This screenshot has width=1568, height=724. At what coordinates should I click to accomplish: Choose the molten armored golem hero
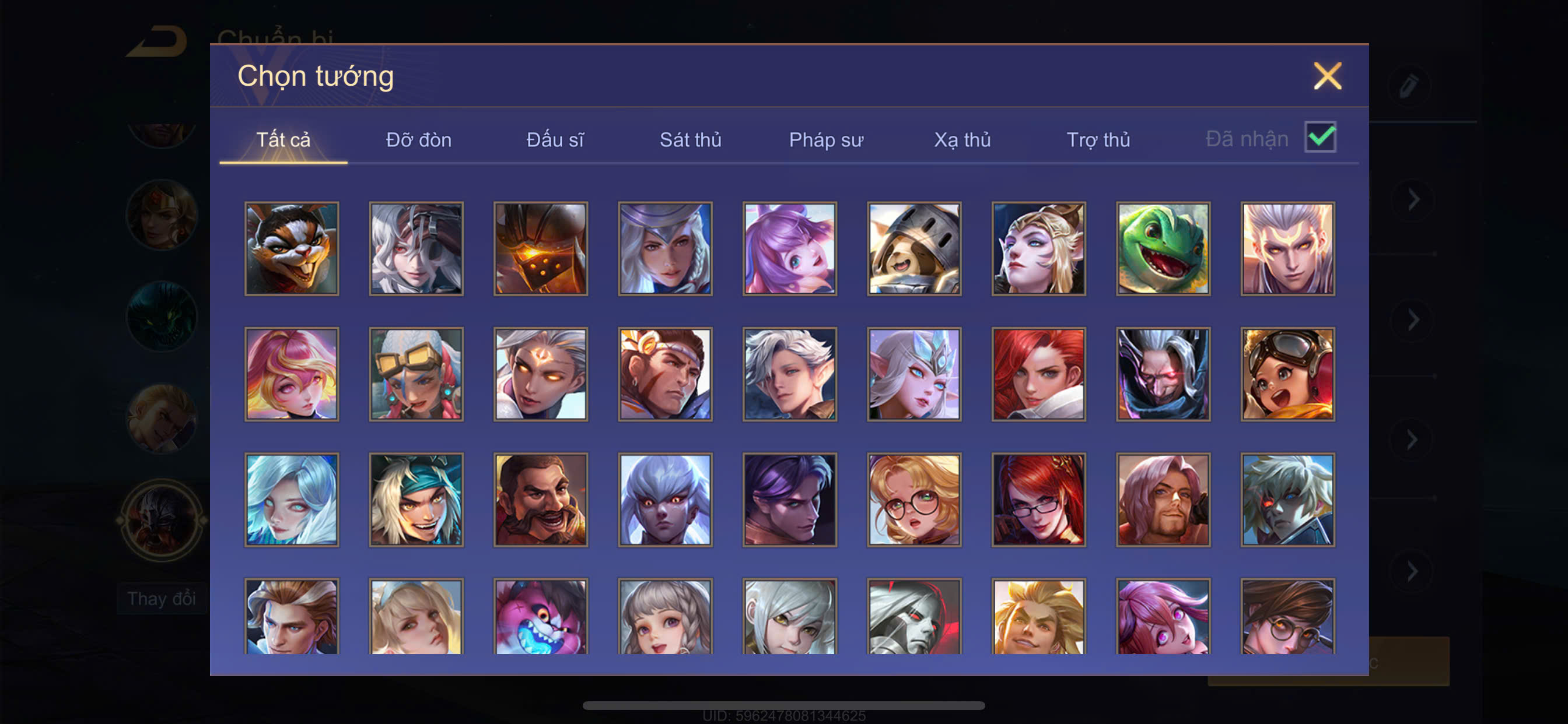pyautogui.click(x=541, y=249)
